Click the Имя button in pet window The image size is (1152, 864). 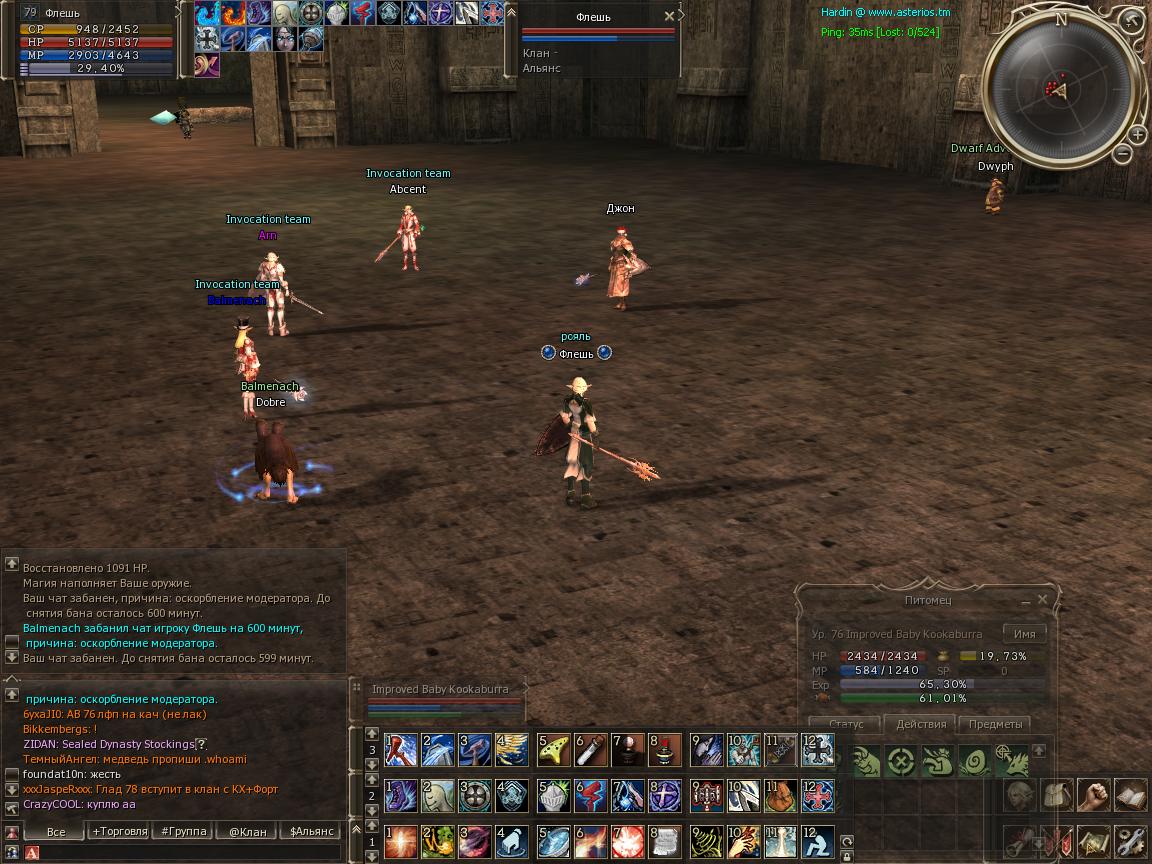(1024, 634)
